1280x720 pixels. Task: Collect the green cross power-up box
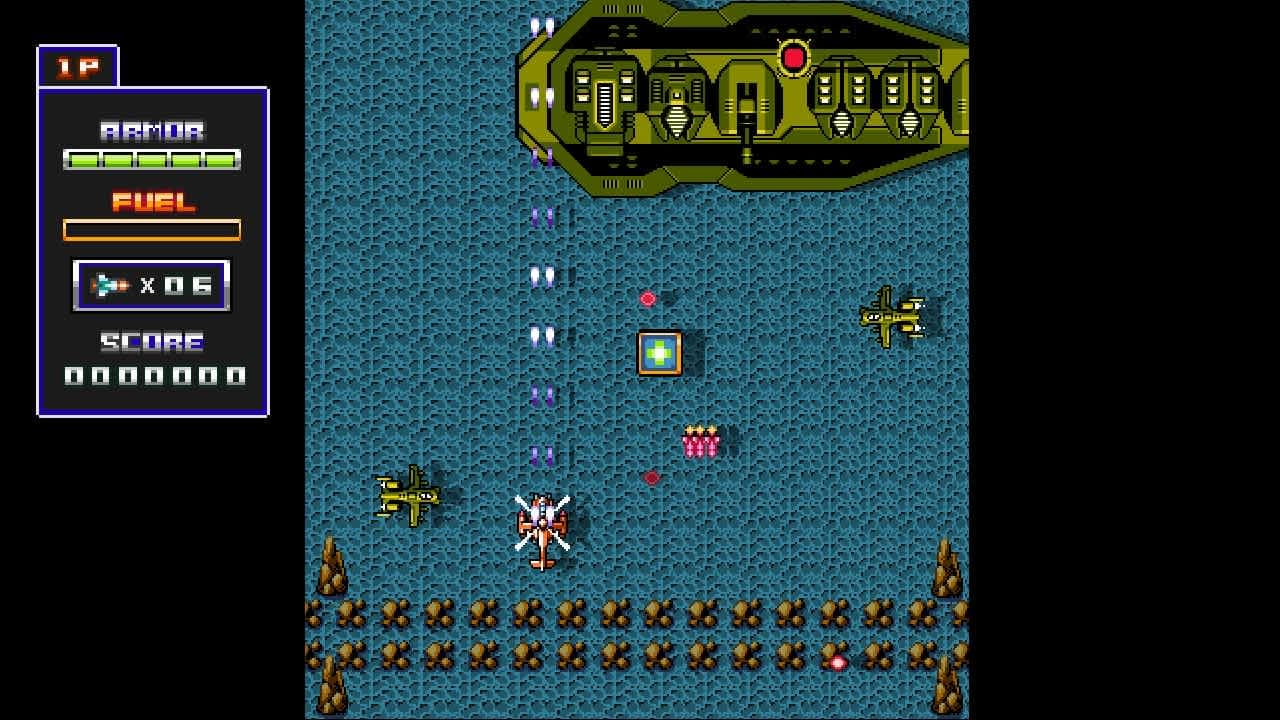point(659,352)
